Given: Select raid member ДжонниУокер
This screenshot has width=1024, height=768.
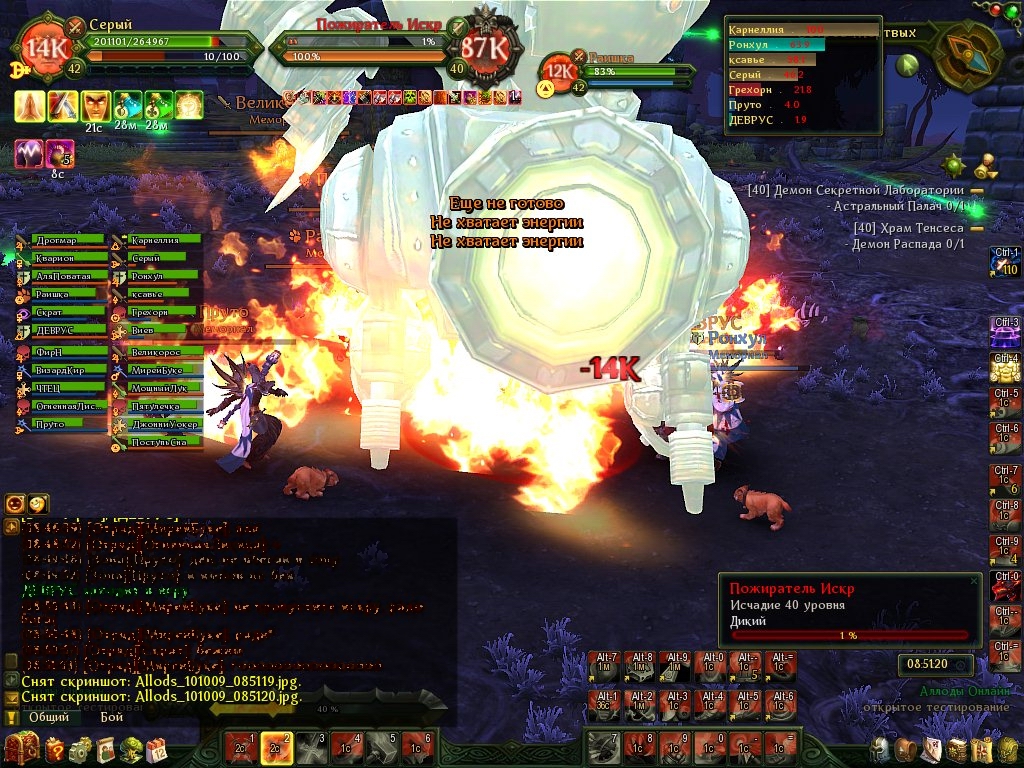Looking at the screenshot, I should pyautogui.click(x=164, y=424).
